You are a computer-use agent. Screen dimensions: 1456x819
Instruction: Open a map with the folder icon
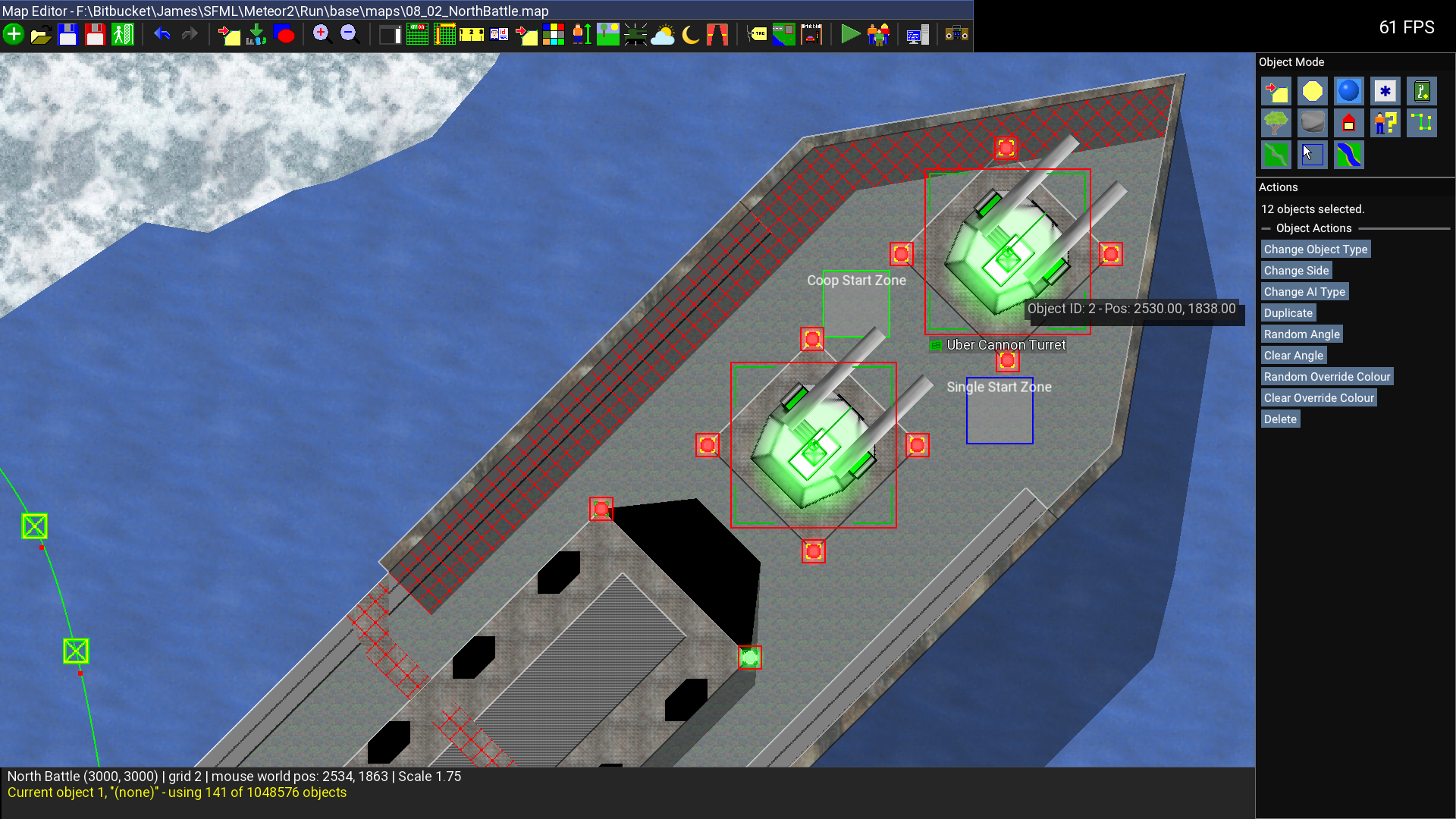pyautogui.click(x=41, y=35)
